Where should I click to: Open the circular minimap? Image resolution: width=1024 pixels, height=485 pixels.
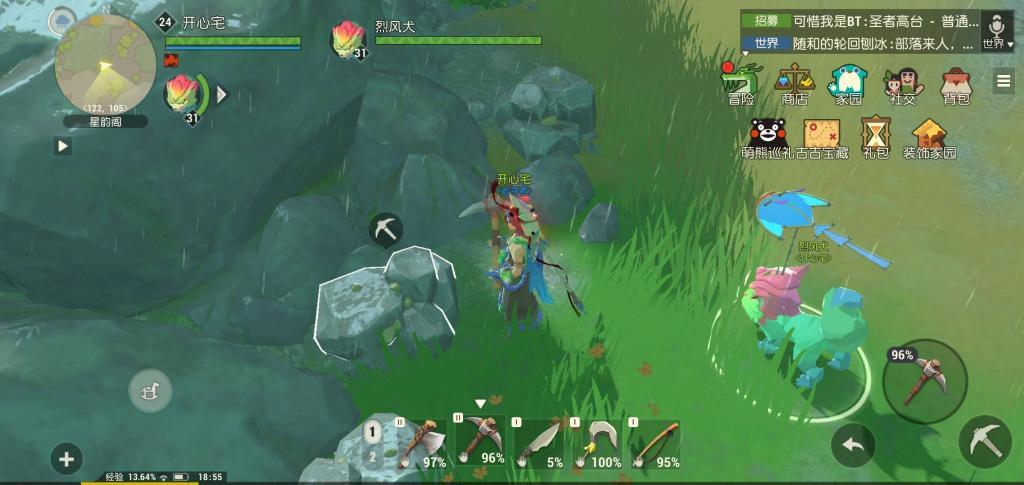tap(104, 63)
